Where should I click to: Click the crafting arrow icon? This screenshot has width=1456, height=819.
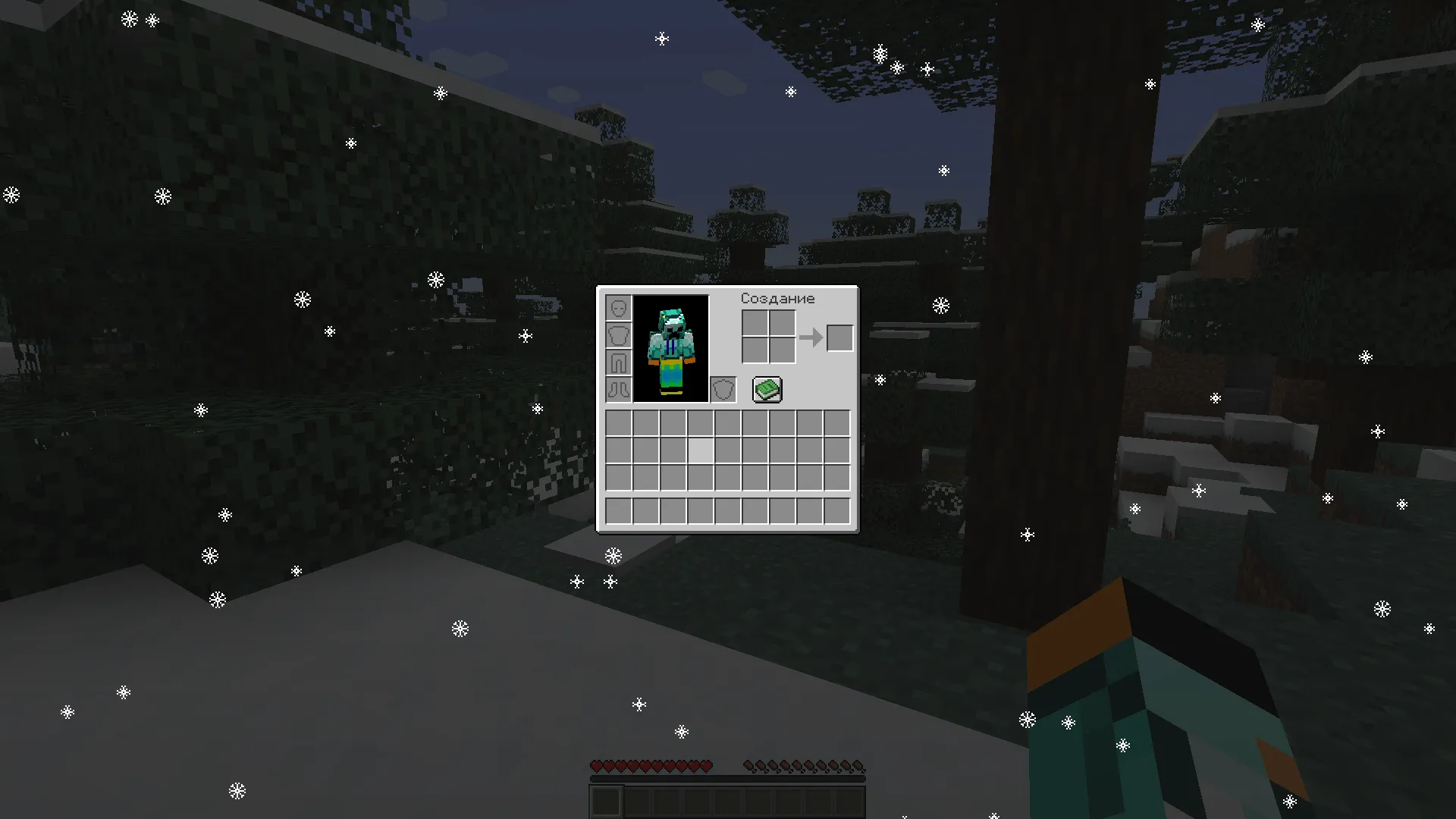tap(813, 337)
